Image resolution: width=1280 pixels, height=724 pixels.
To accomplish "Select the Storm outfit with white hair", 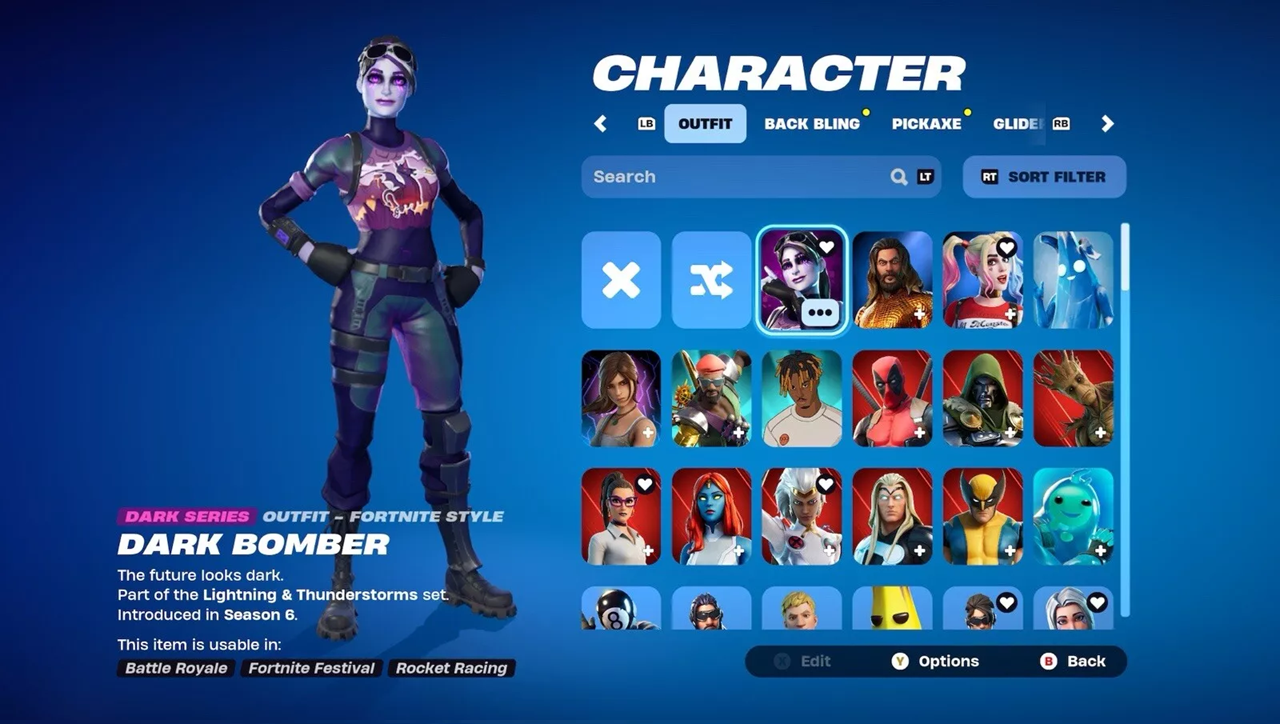I will (x=801, y=516).
